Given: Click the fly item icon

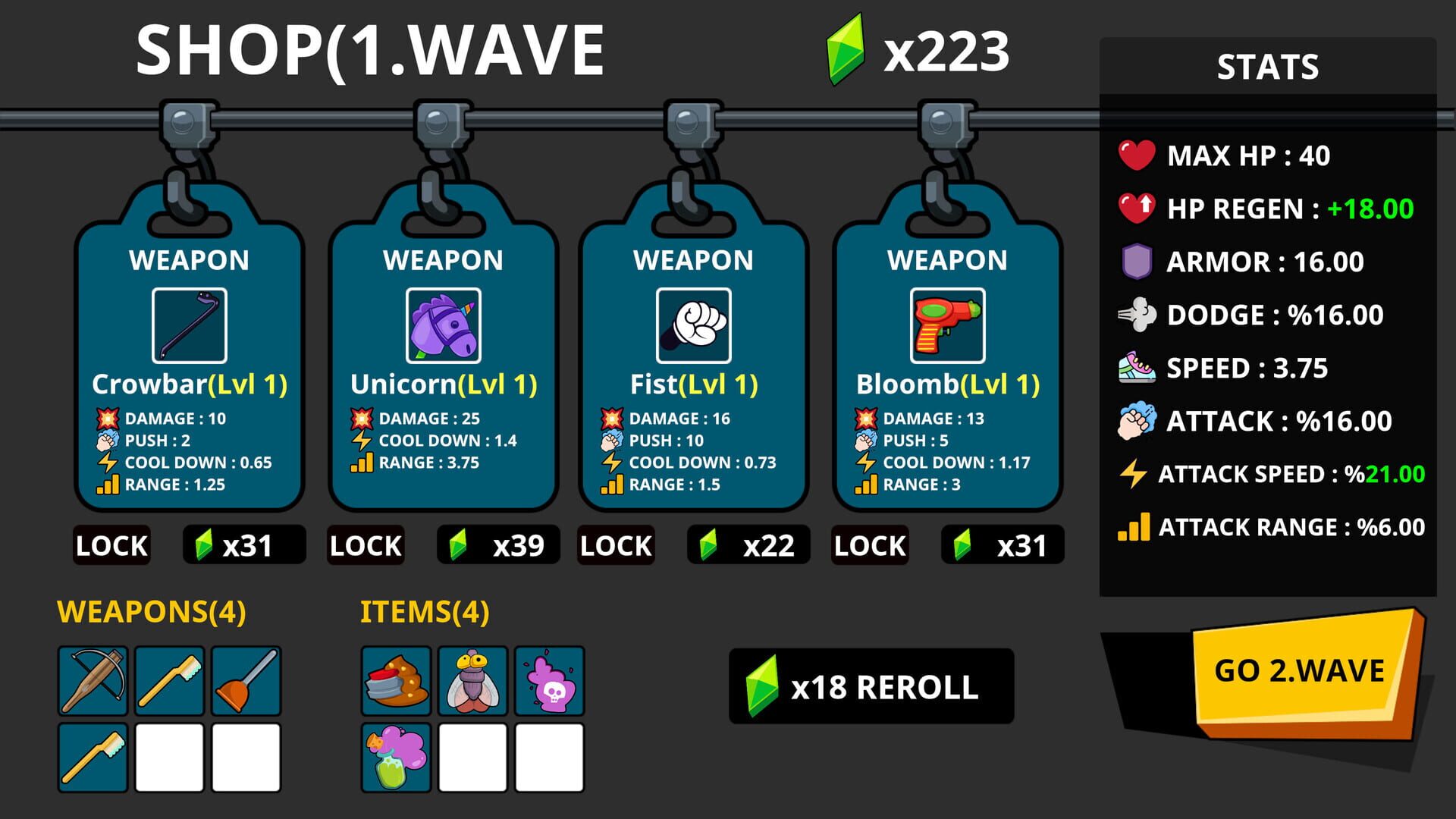Looking at the screenshot, I should pos(471,681).
